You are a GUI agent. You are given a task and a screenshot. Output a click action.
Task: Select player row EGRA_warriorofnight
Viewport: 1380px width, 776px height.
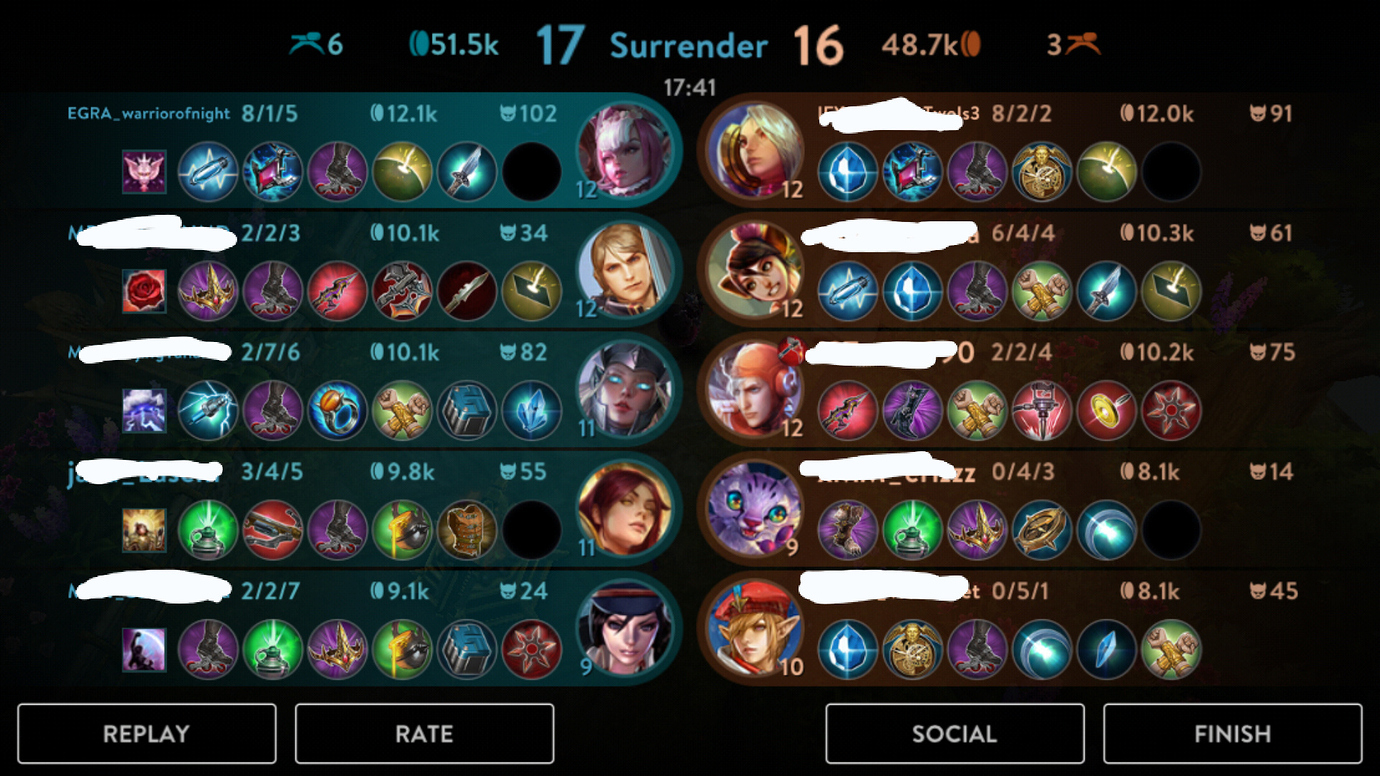[x=149, y=114]
